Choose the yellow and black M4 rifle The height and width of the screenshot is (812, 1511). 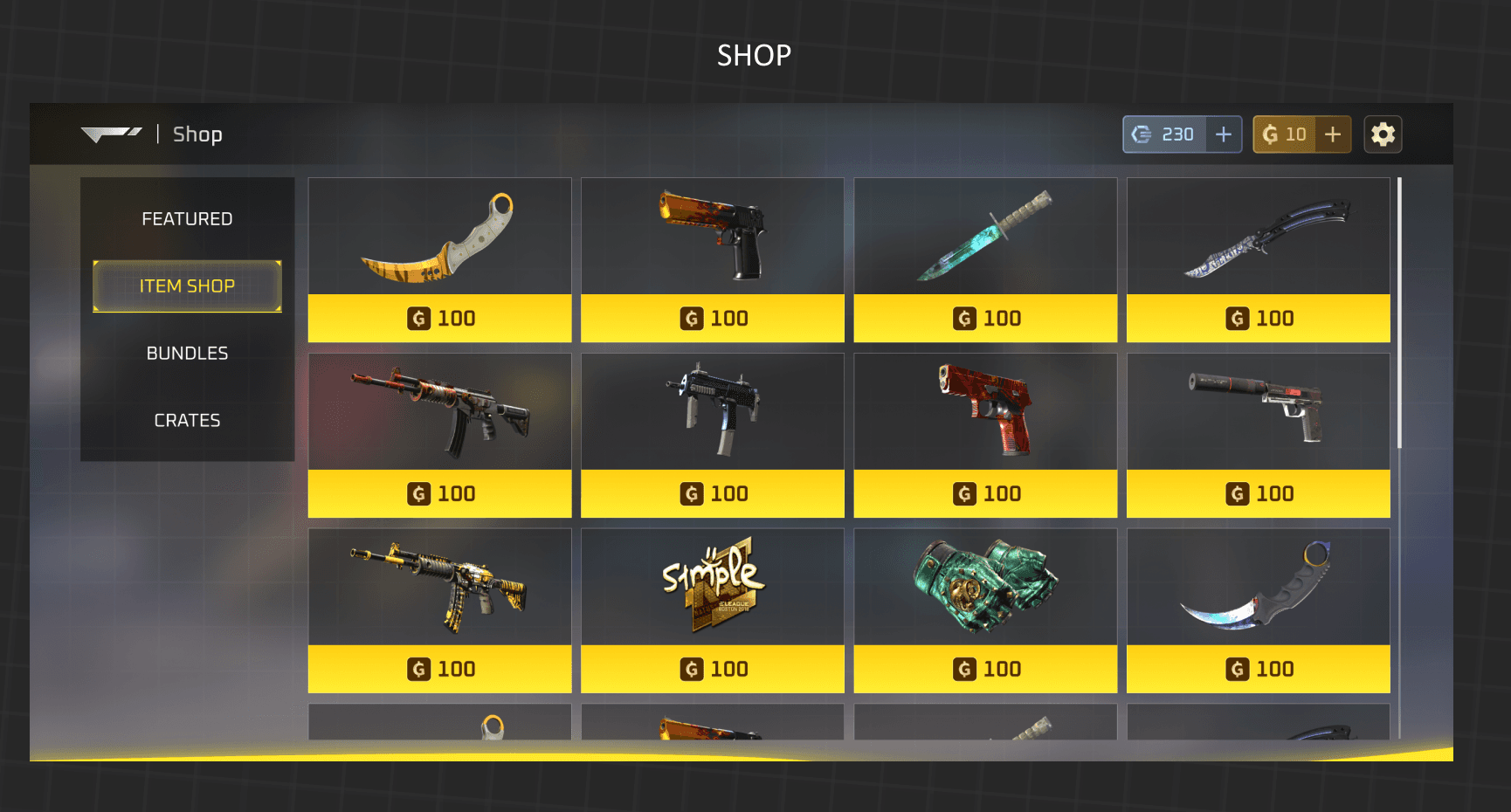[439, 610]
